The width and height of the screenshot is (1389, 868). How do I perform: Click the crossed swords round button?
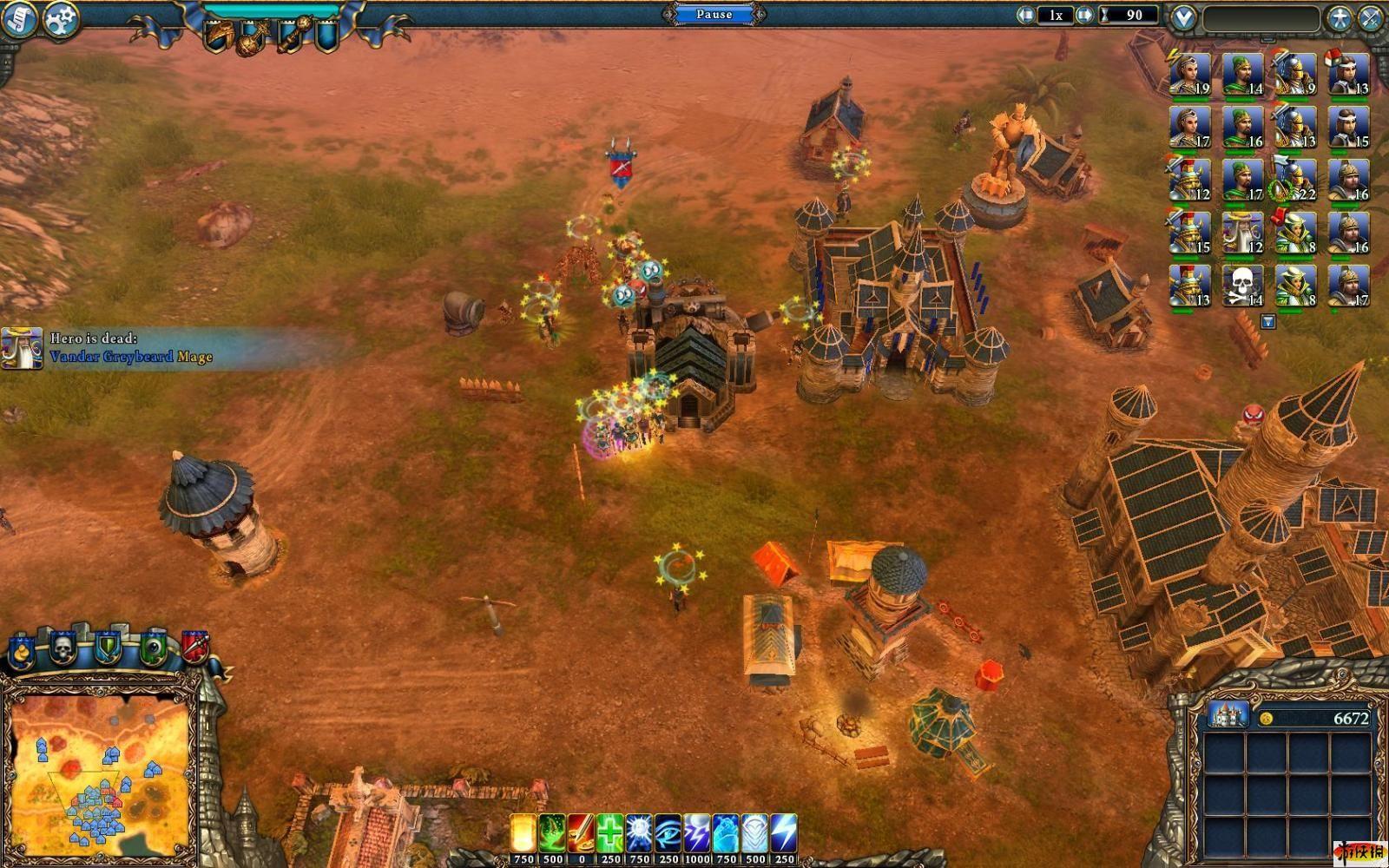pyautogui.click(x=1372, y=18)
